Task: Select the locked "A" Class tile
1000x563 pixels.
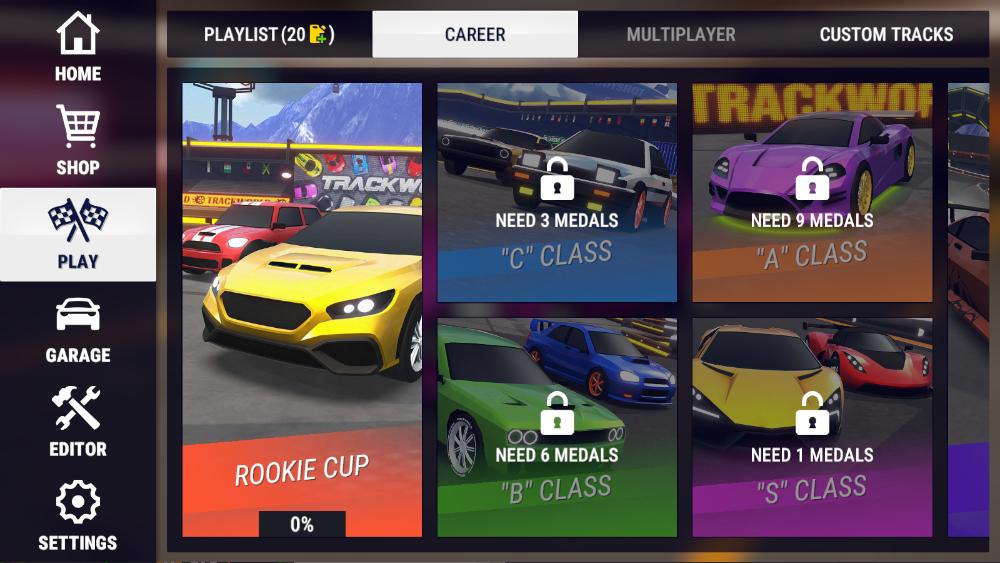Action: (812, 193)
